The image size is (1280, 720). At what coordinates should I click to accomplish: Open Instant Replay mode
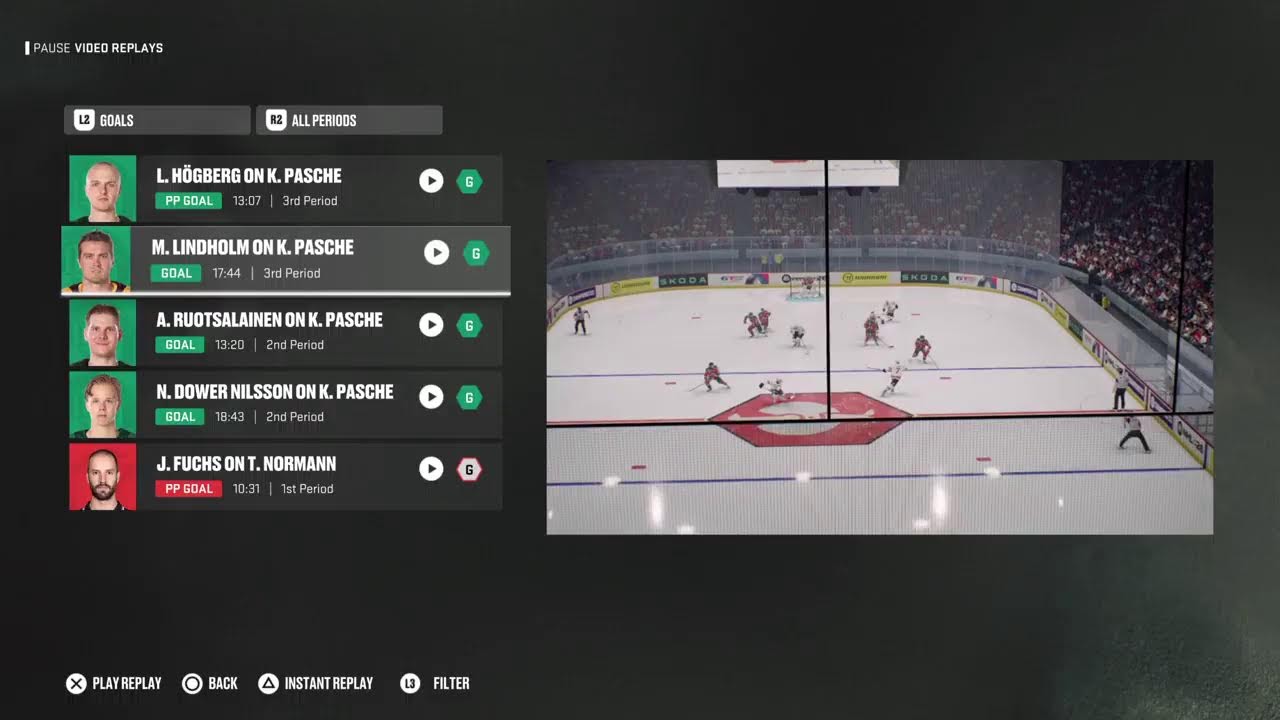point(316,684)
